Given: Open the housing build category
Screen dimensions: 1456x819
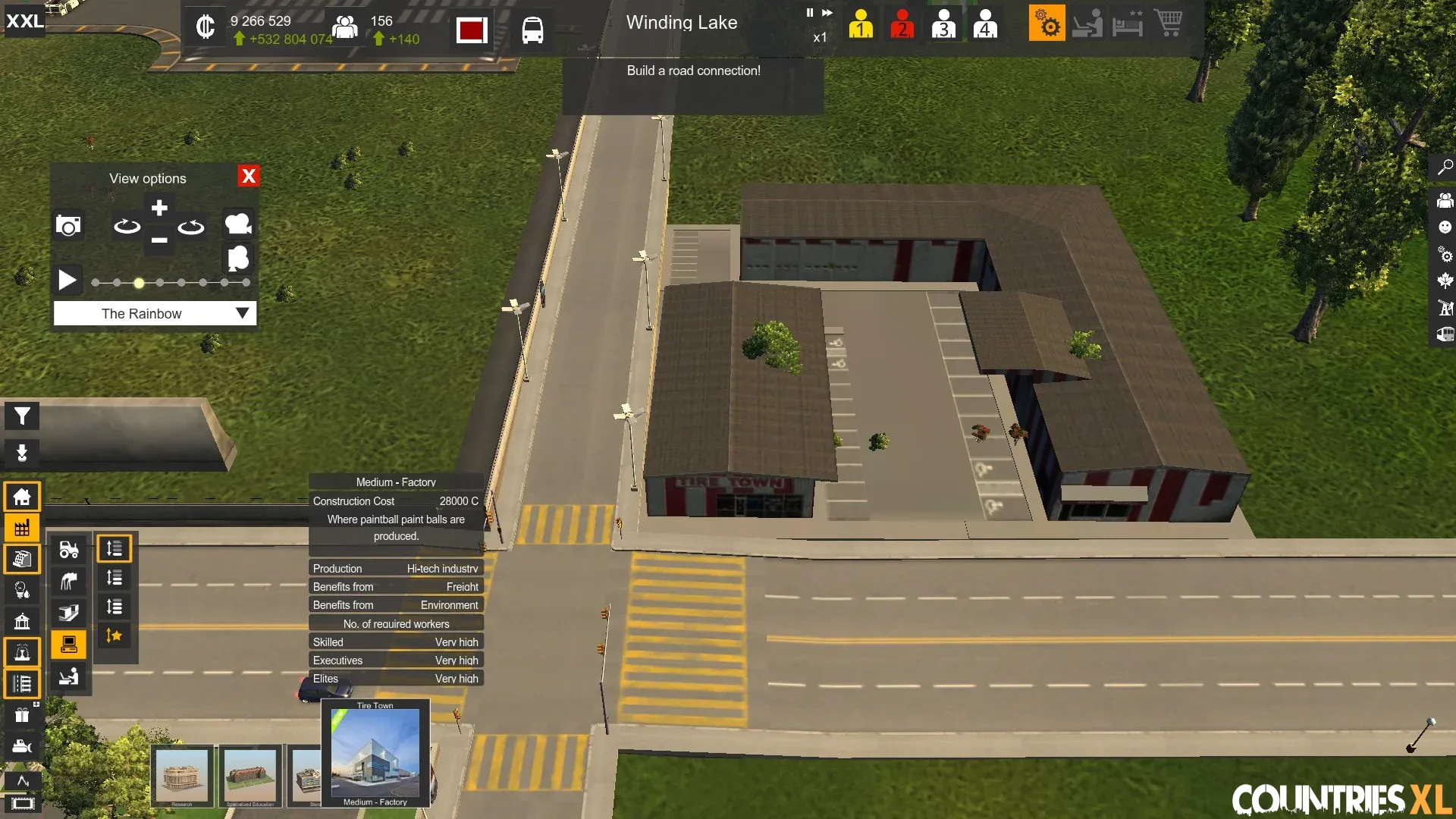Looking at the screenshot, I should tap(22, 497).
